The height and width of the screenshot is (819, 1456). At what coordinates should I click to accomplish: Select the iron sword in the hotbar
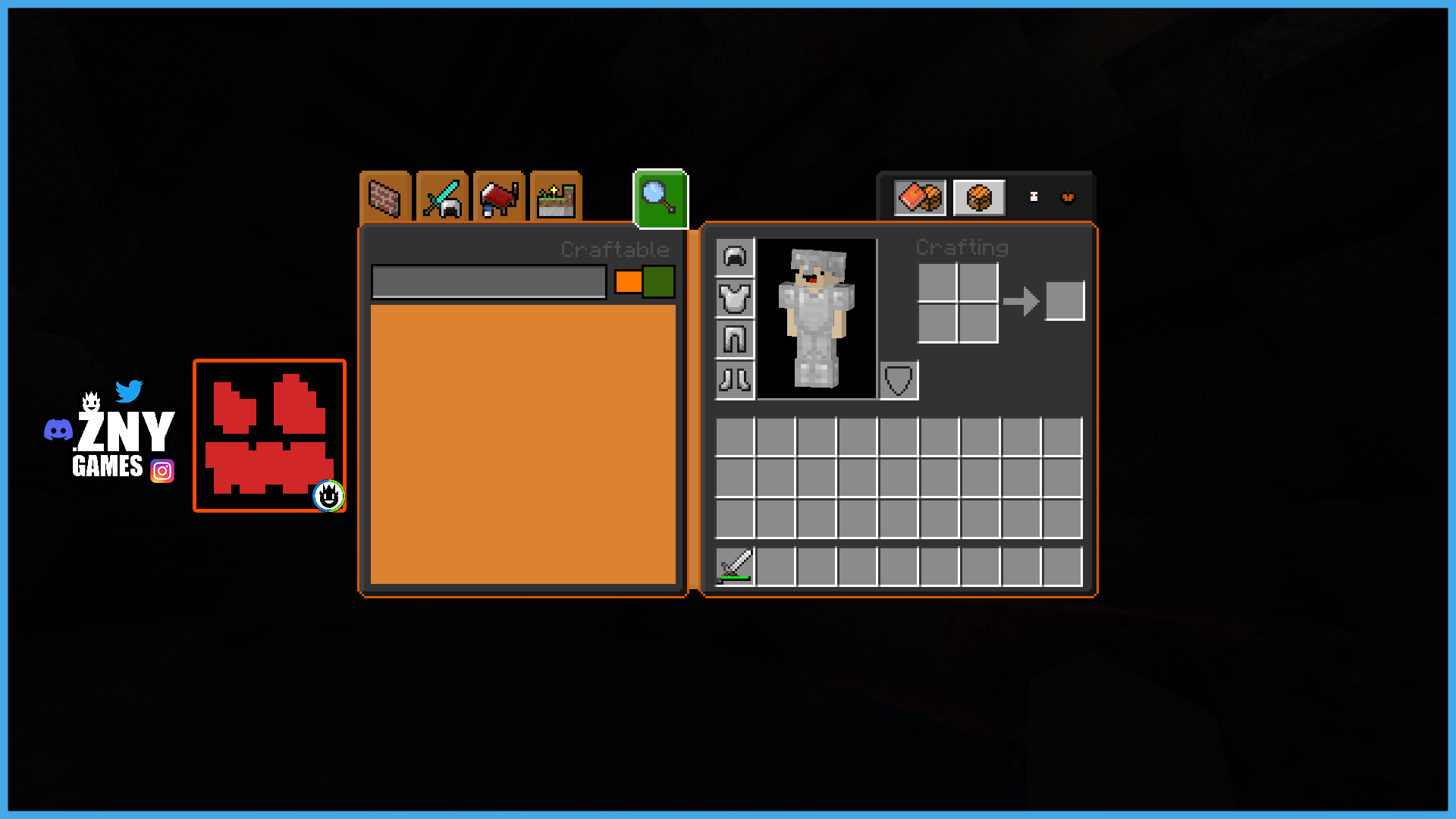click(734, 565)
